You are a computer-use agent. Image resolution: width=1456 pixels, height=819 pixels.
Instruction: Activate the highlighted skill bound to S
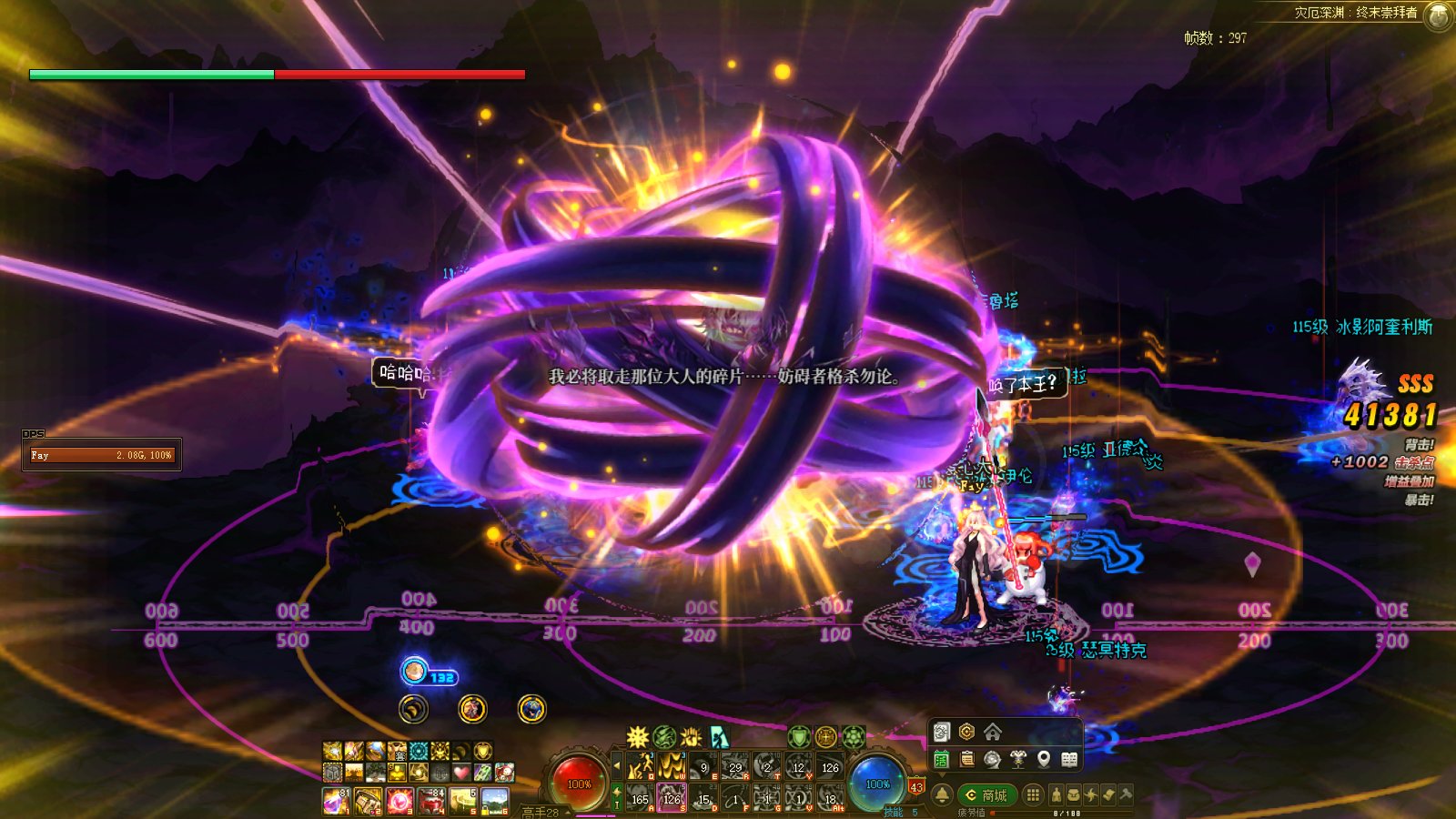click(x=672, y=798)
